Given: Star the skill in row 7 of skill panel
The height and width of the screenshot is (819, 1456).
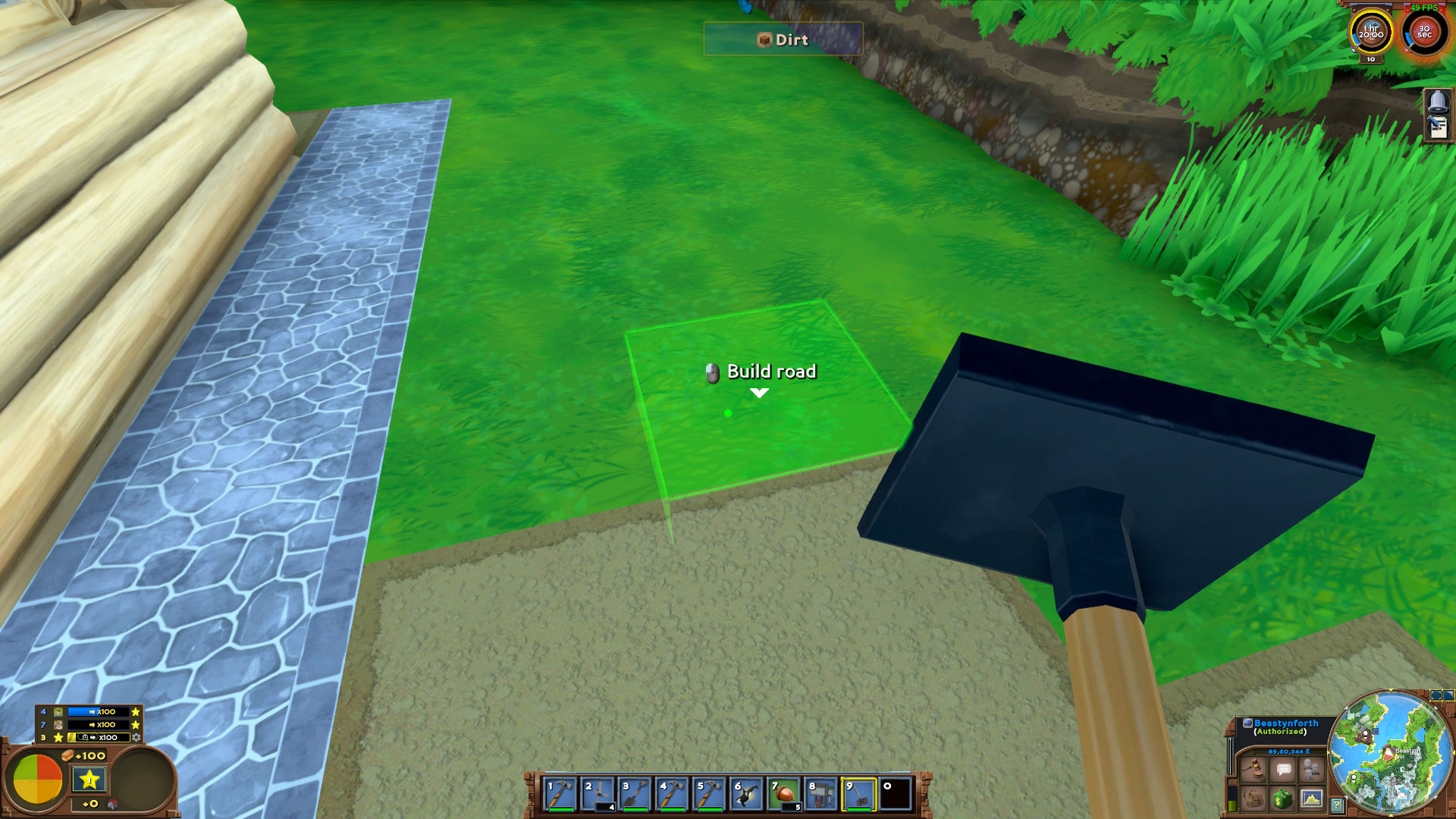Looking at the screenshot, I should click(x=135, y=725).
